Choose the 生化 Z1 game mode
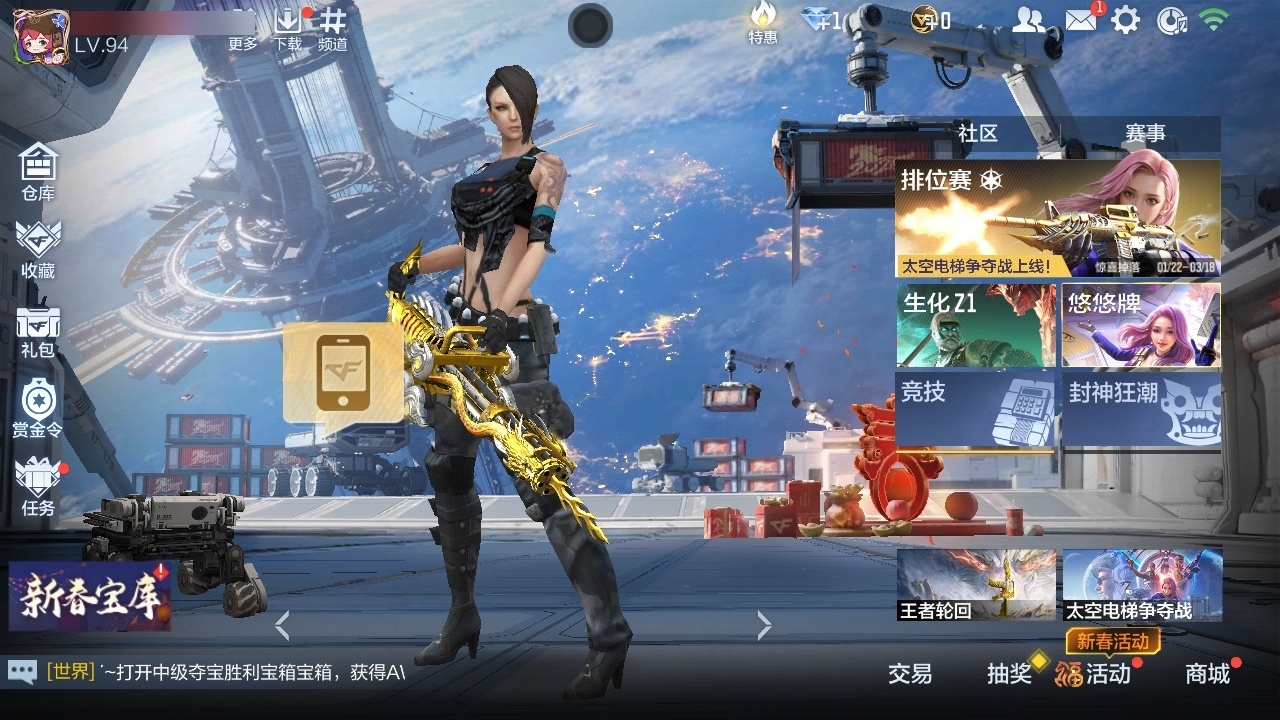This screenshot has height=720, width=1280. pos(976,325)
